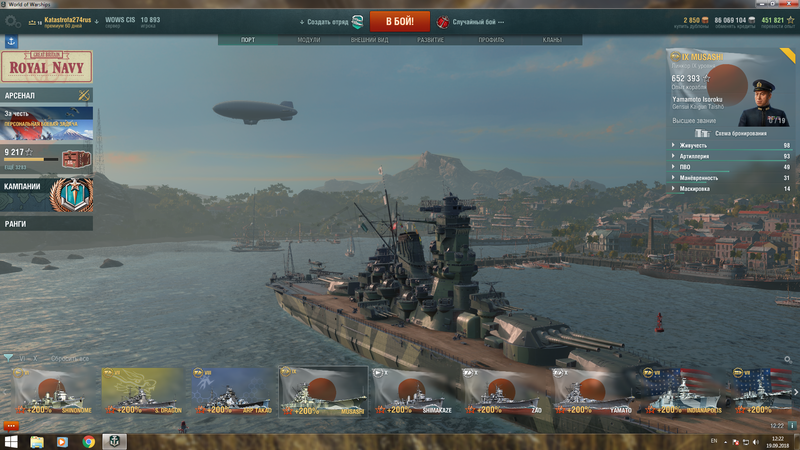Change battle type from Случайный бой
The height and width of the screenshot is (450, 800).
click(x=470, y=21)
